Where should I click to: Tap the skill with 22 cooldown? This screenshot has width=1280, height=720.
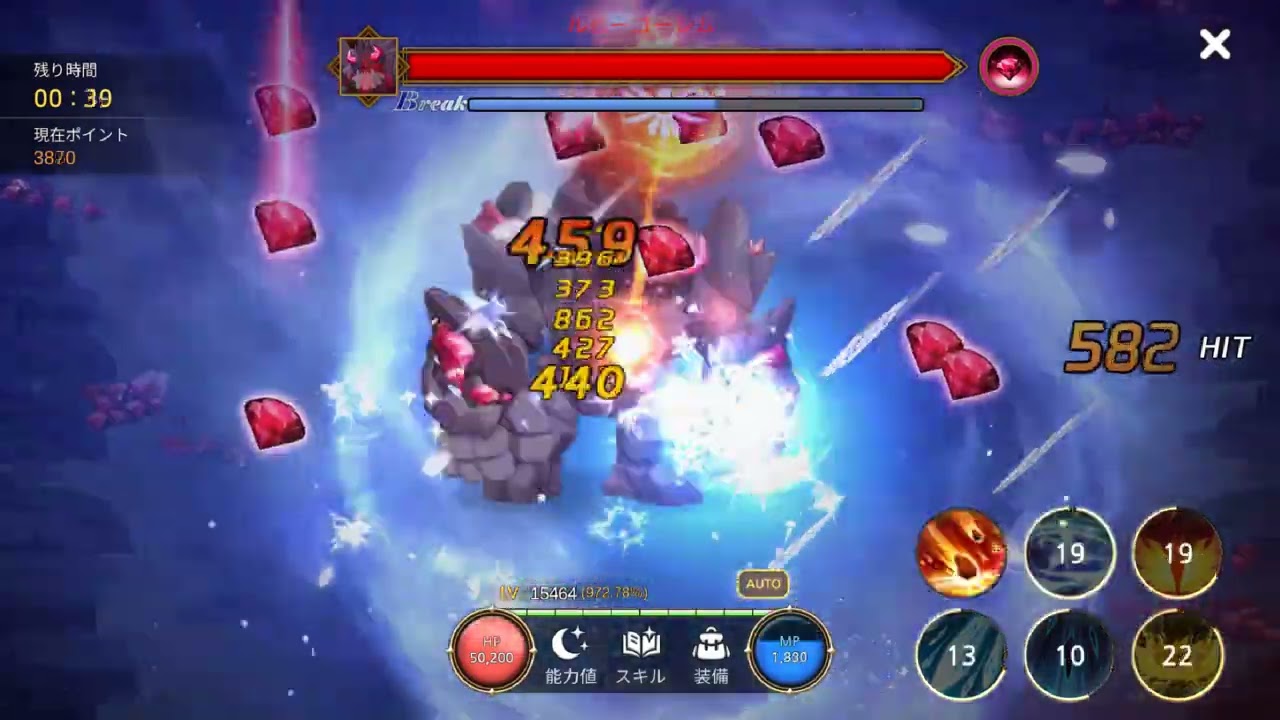[1177, 655]
